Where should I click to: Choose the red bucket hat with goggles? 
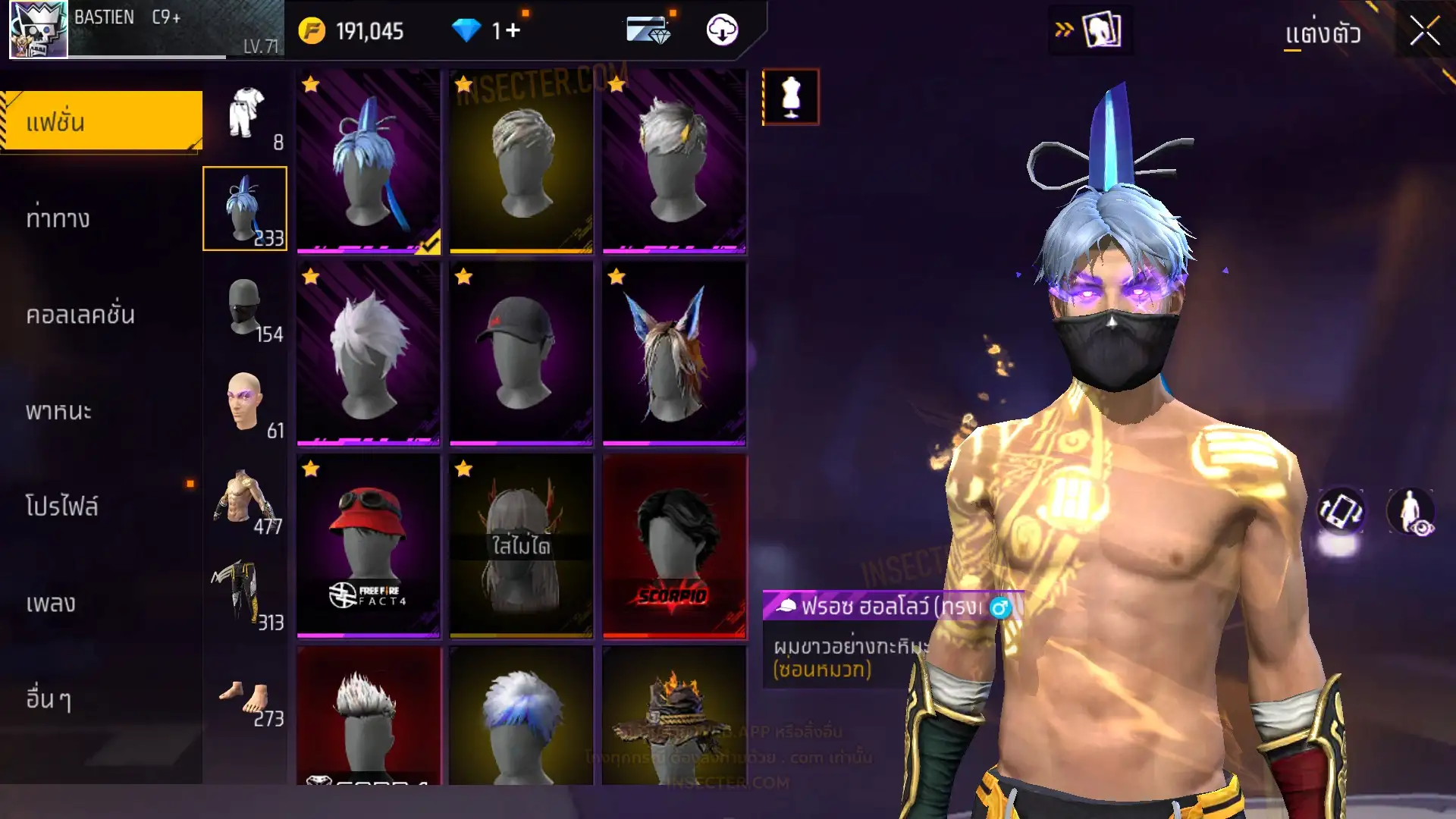pyautogui.click(x=368, y=544)
